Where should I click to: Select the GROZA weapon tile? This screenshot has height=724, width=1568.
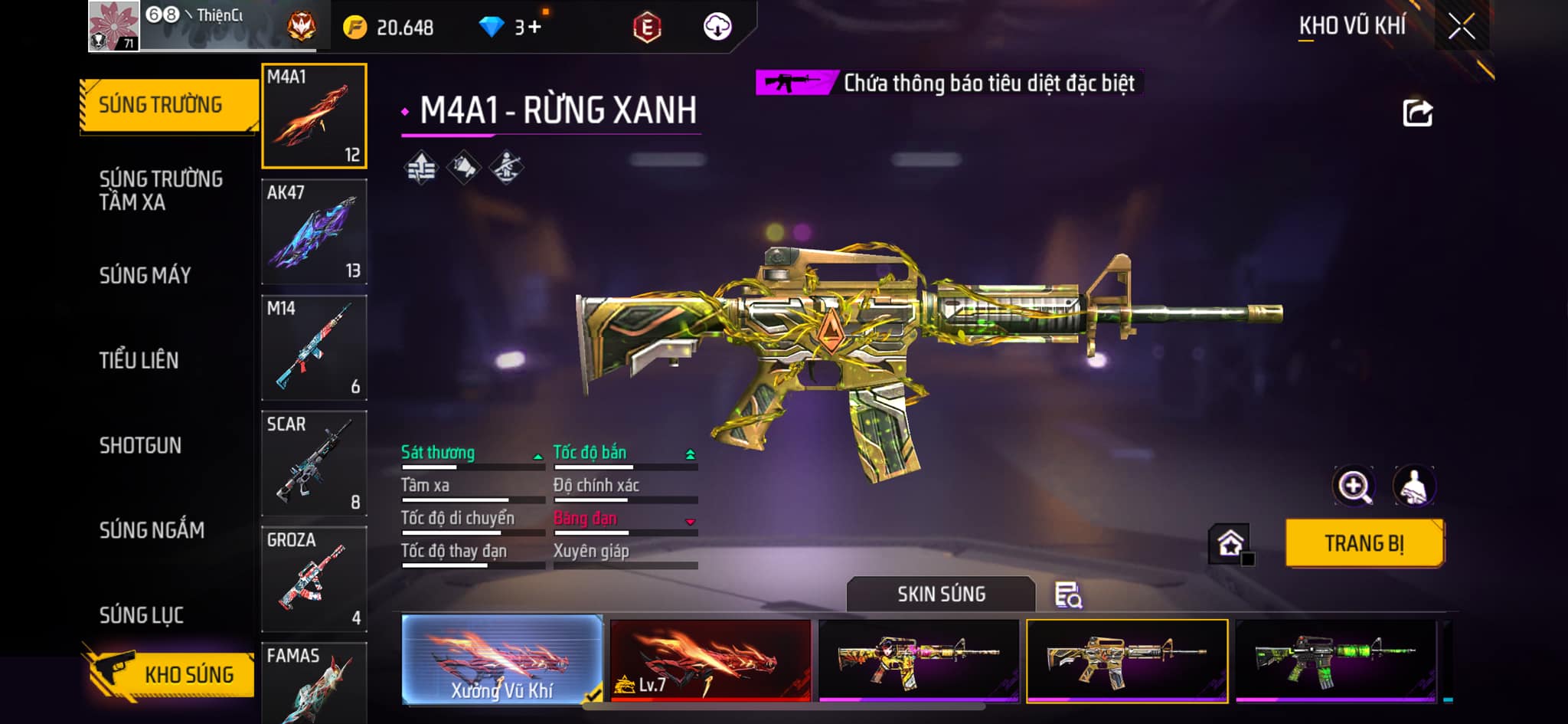(314, 579)
